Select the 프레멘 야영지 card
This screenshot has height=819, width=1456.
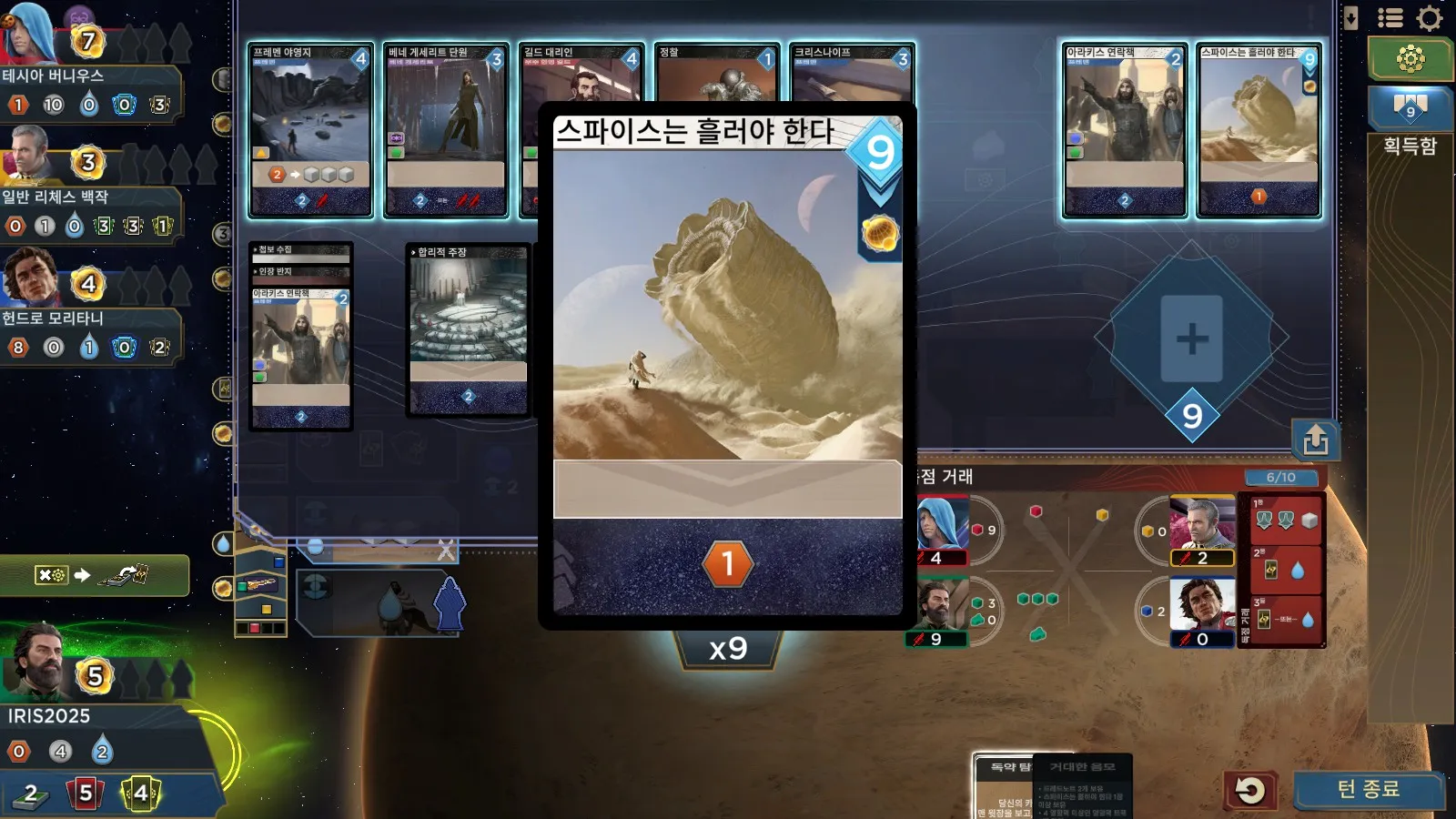310,129
